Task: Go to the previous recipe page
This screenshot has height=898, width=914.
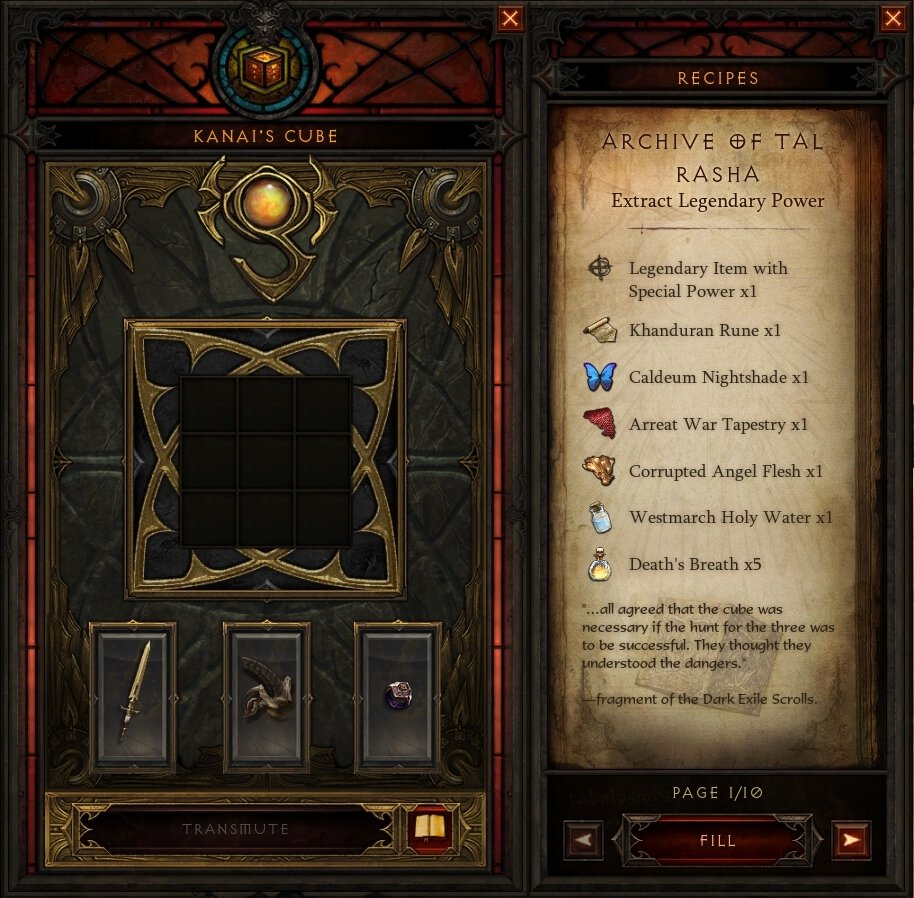Action: pos(584,840)
